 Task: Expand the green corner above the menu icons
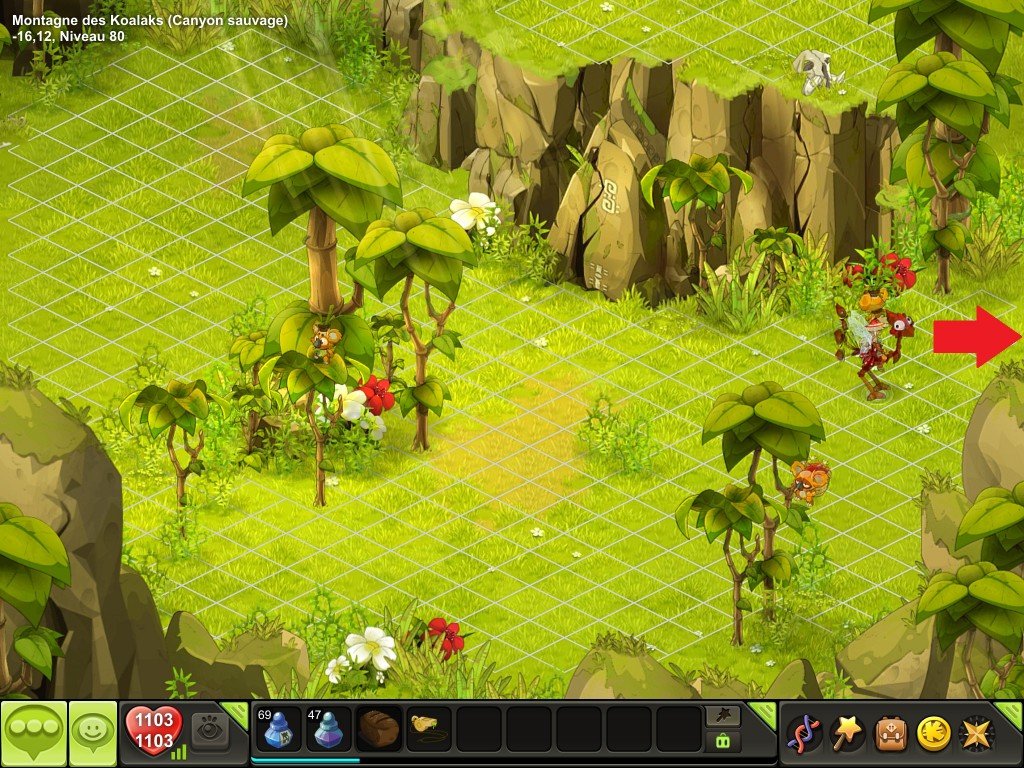coord(1011,713)
